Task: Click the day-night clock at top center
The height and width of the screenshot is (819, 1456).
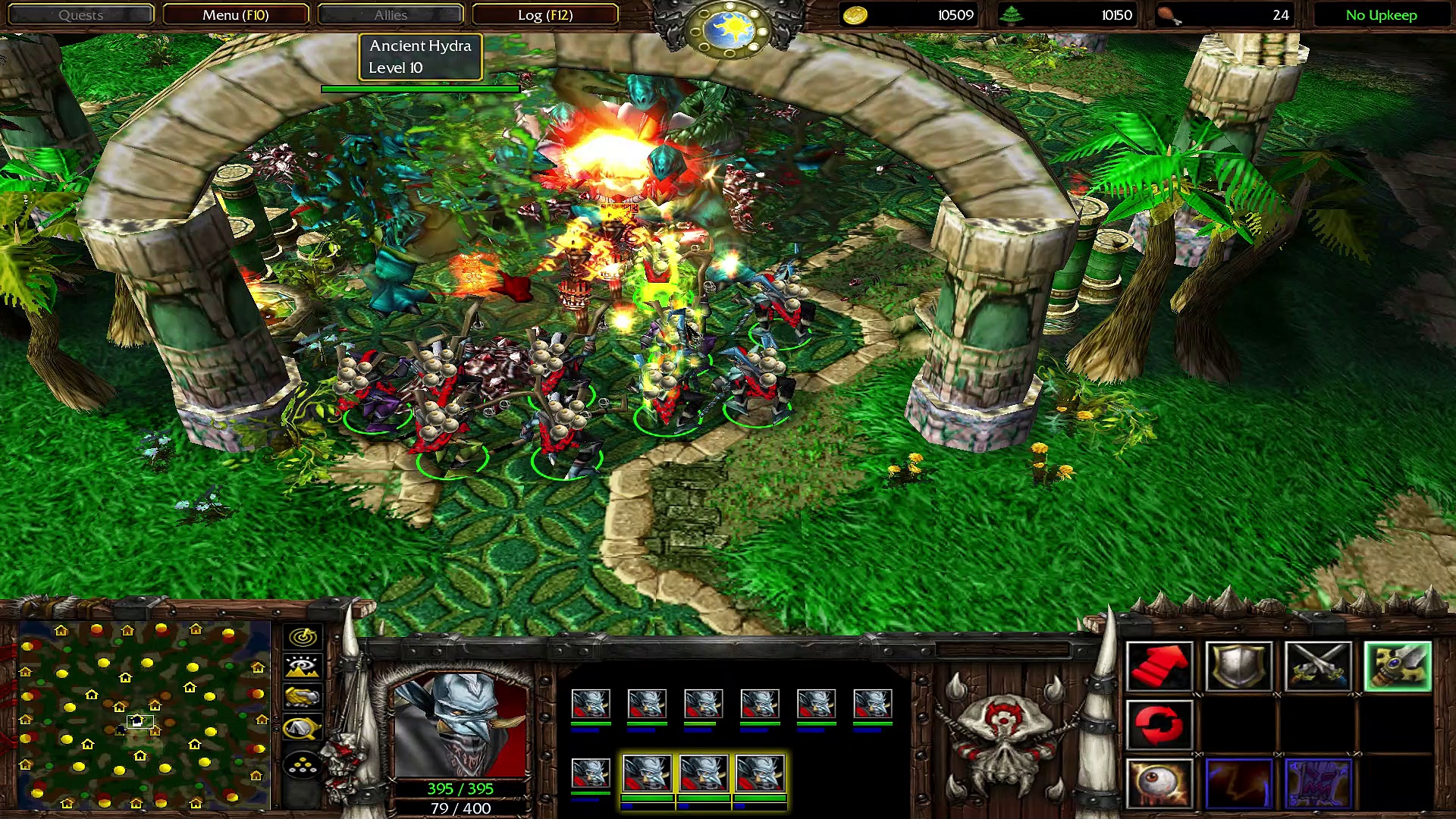Action: click(728, 30)
